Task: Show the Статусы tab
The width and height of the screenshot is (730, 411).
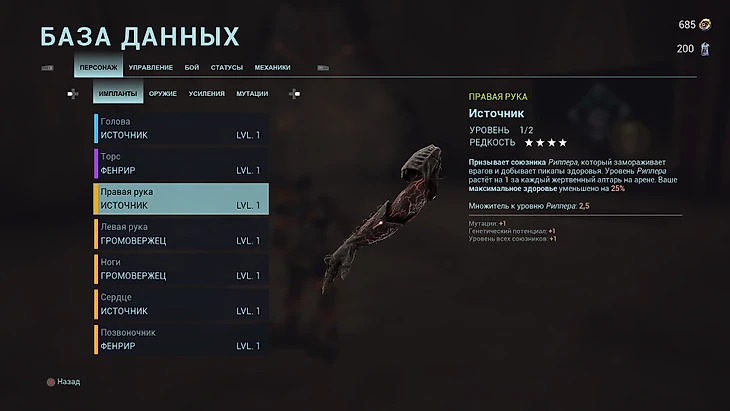Action: [227, 67]
